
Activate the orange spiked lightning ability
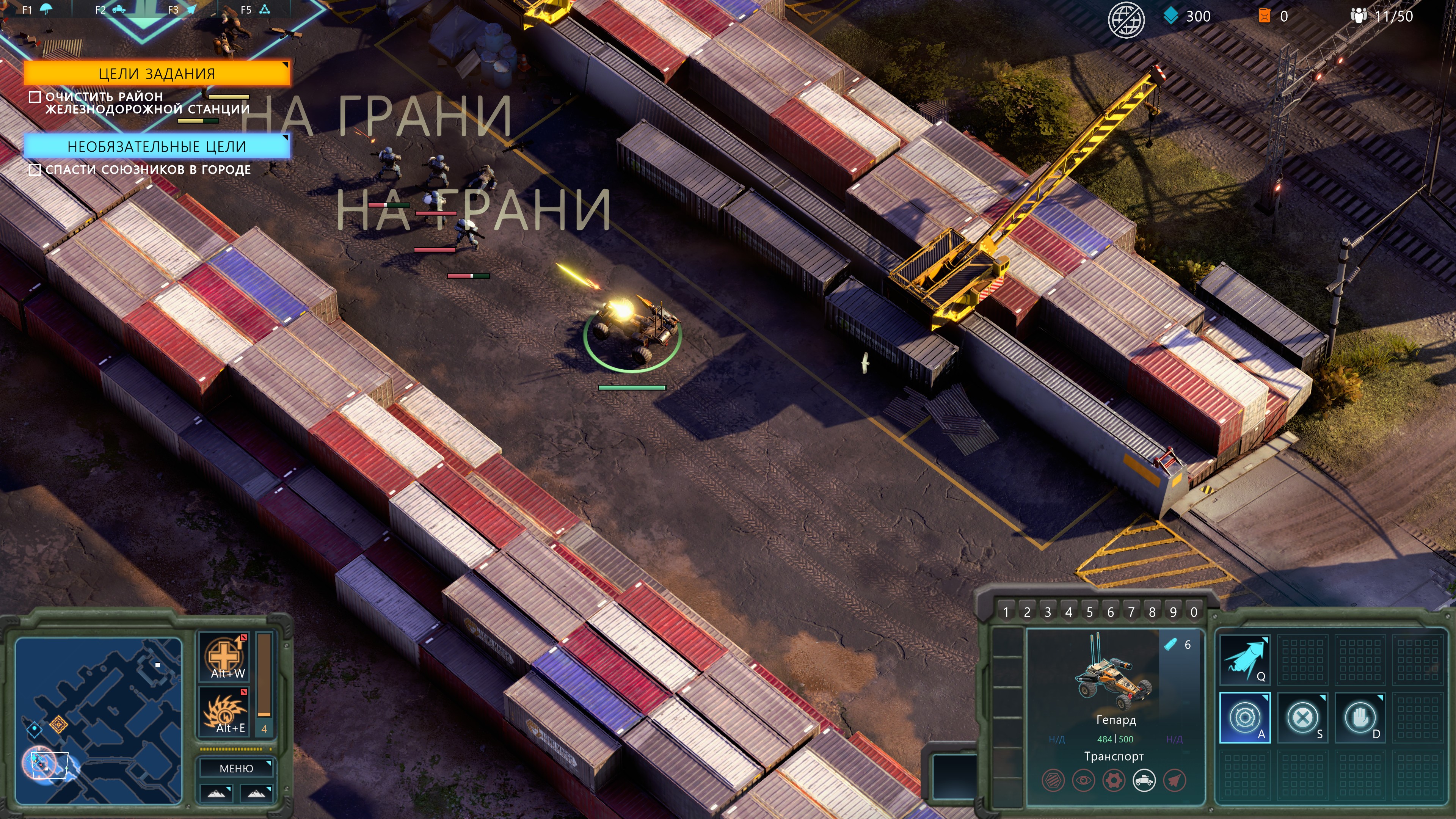point(225,711)
